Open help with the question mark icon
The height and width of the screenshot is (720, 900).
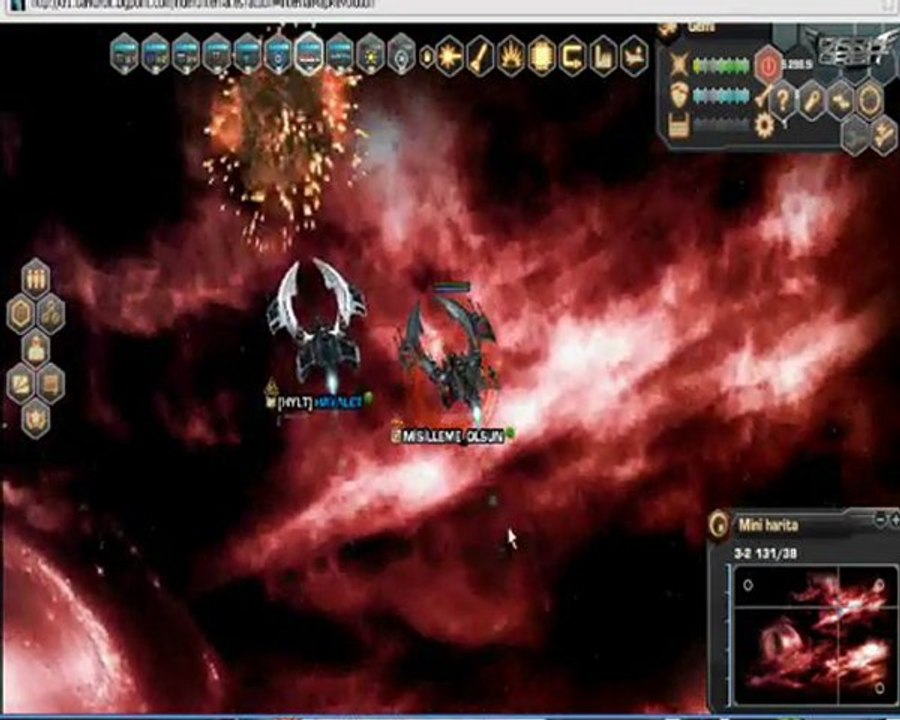click(783, 98)
